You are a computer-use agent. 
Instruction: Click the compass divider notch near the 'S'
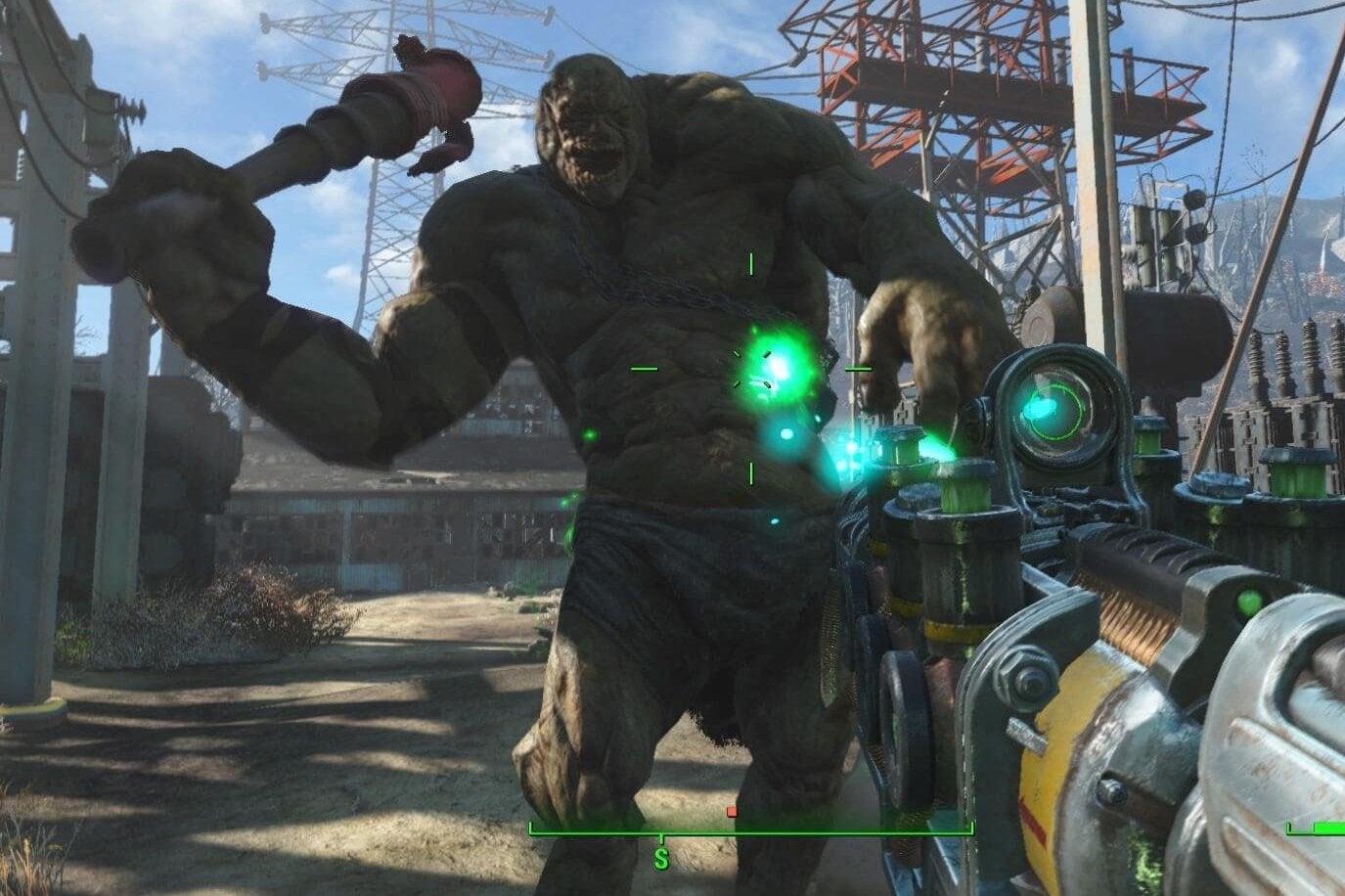(661, 836)
